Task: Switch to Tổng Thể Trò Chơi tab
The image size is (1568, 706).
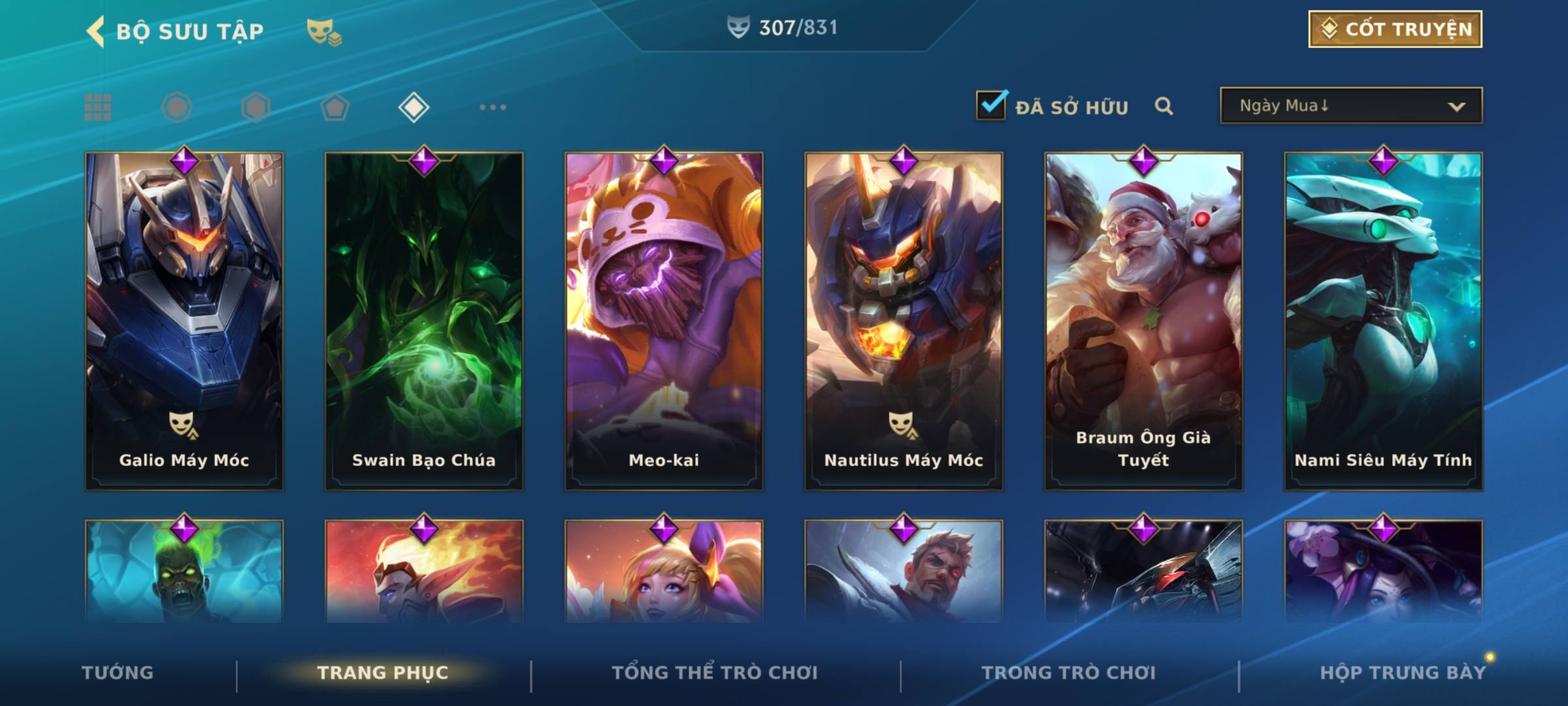Action: coord(715,673)
